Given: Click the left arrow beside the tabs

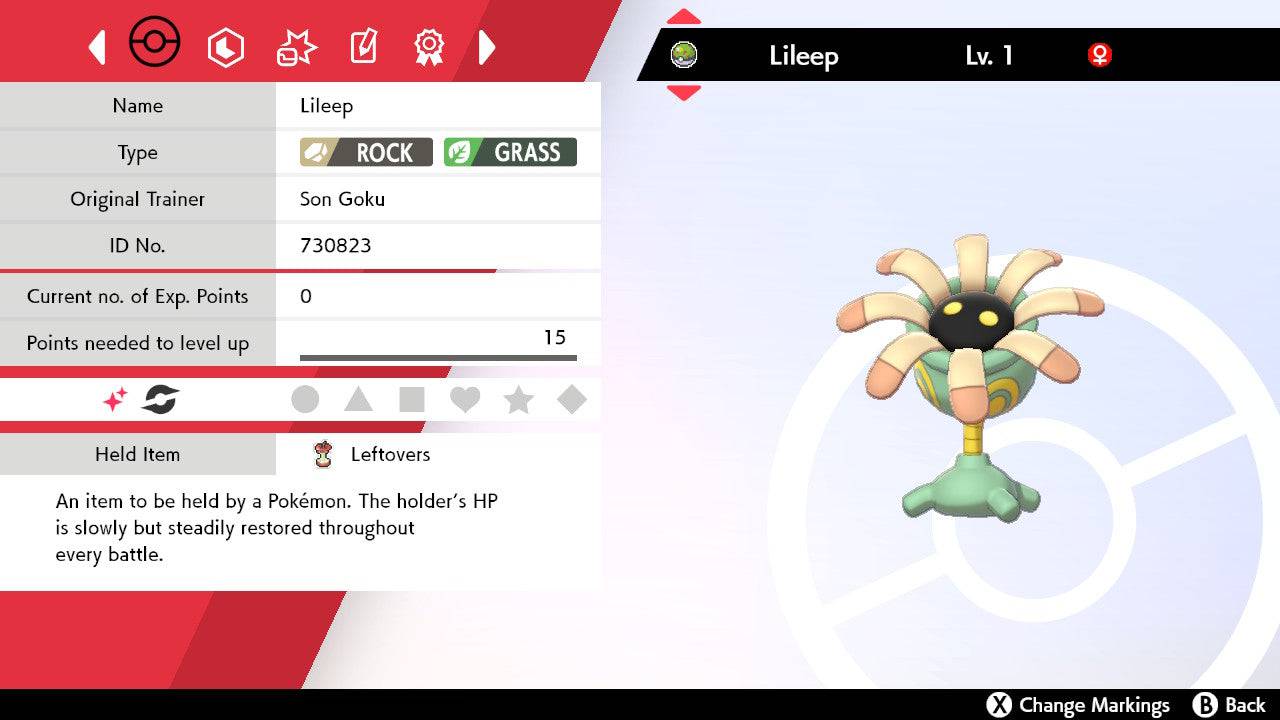Looking at the screenshot, I should pyautogui.click(x=97, y=47).
